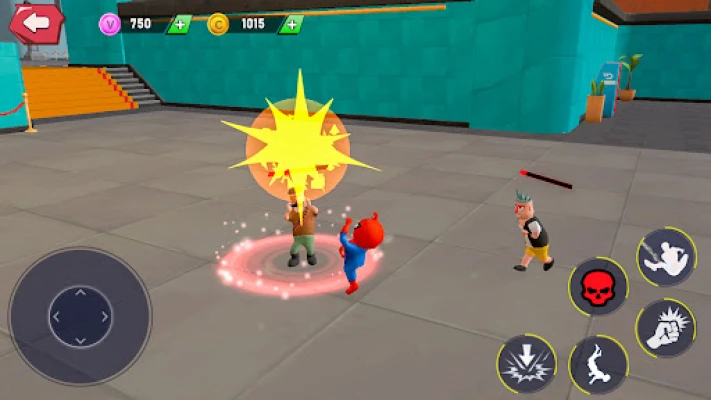The image size is (711, 400).
Task: Tap the red back arrow button
Action: click(x=36, y=23)
